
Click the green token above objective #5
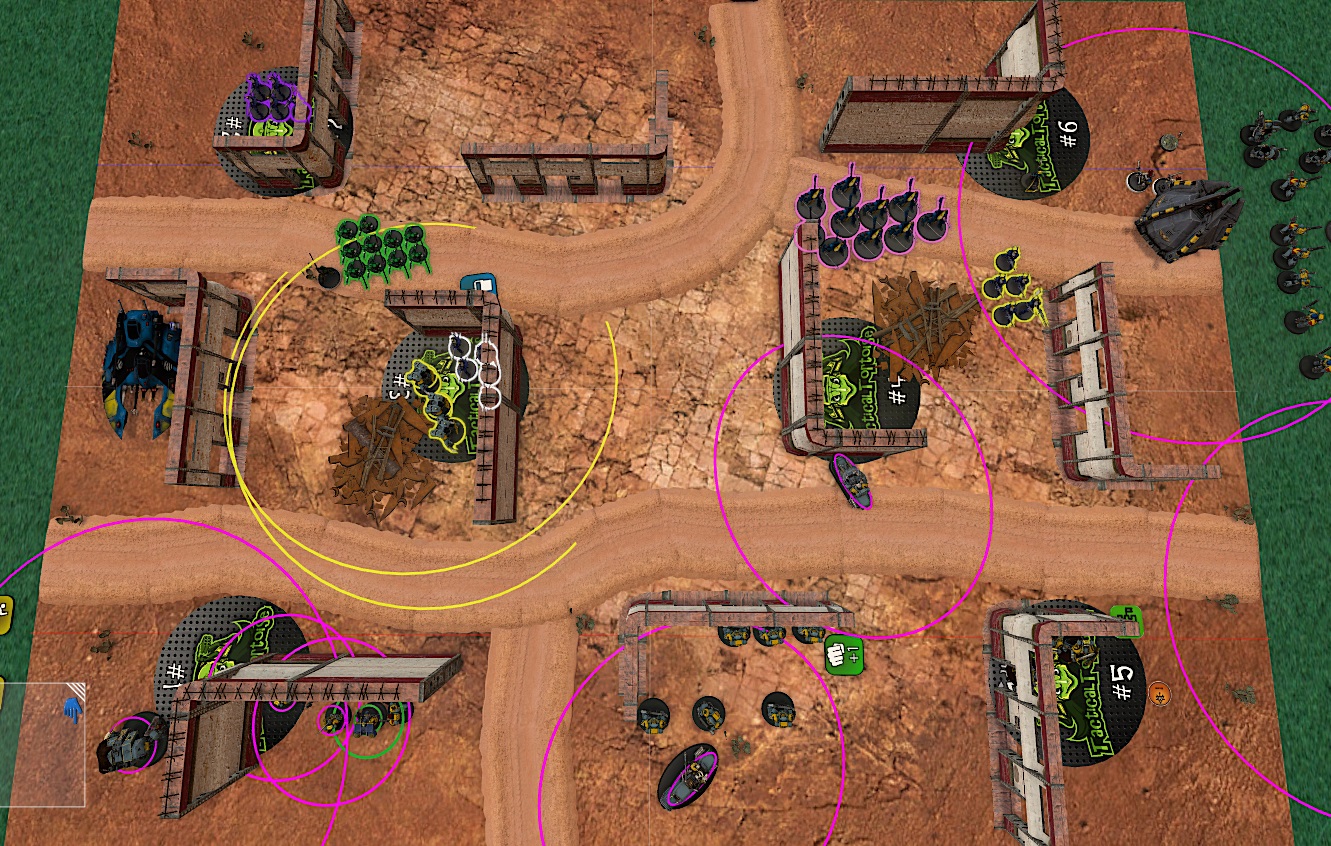coord(1126,620)
